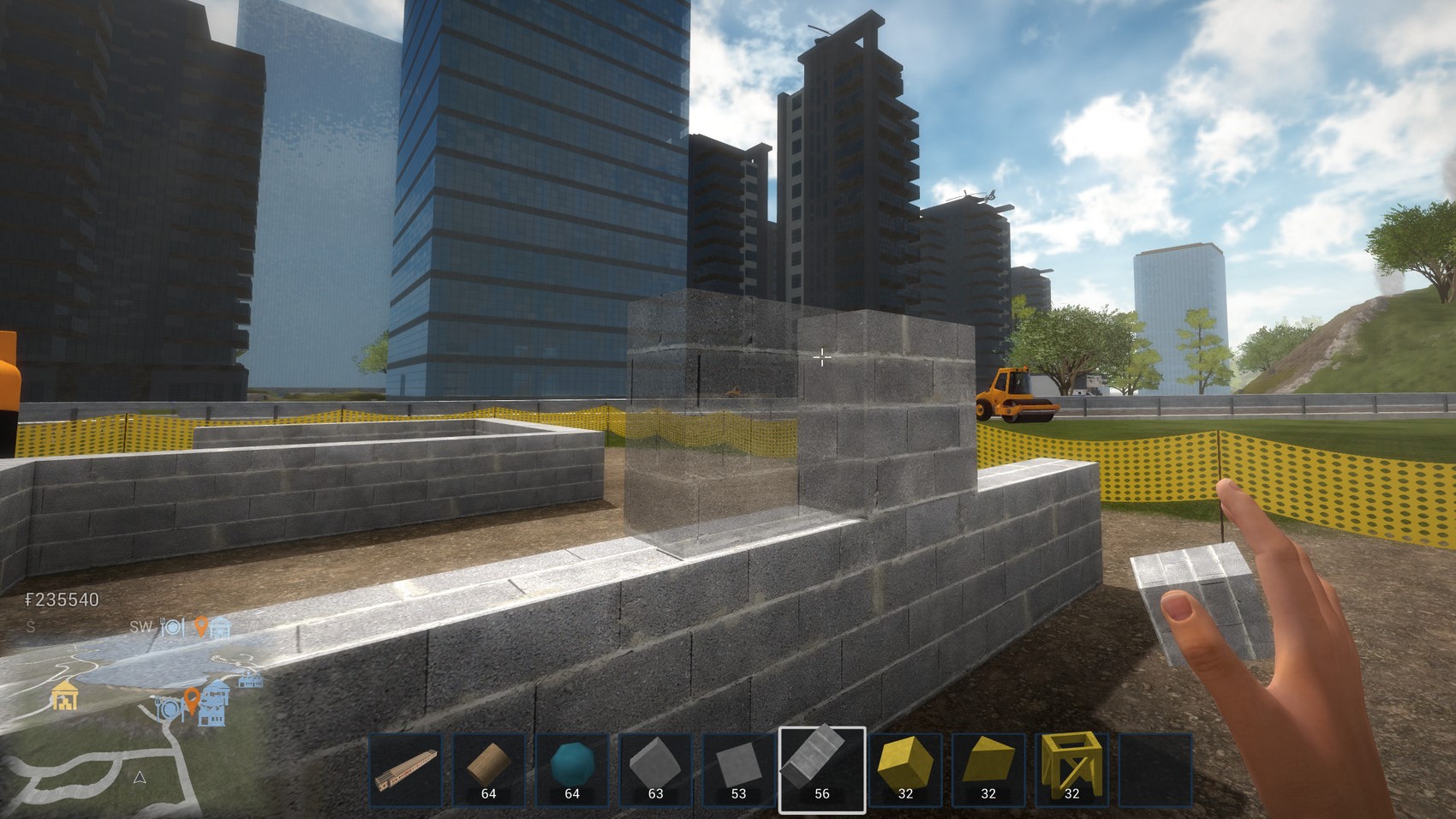1456x819 pixels.
Task: Click the small blue building marker near minimap edge
Action: coord(250,680)
